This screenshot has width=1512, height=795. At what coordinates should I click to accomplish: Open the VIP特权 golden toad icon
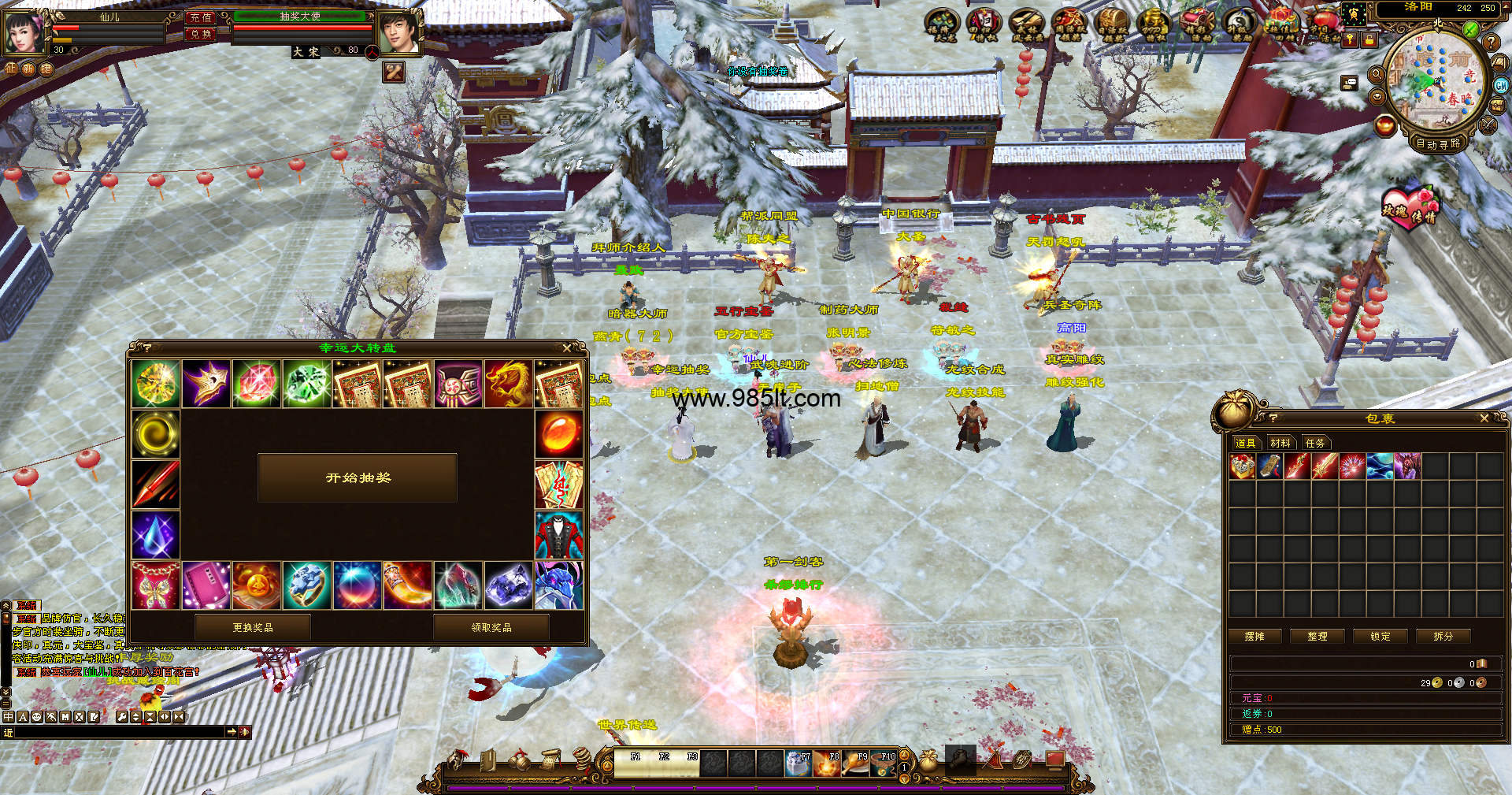[1154, 25]
